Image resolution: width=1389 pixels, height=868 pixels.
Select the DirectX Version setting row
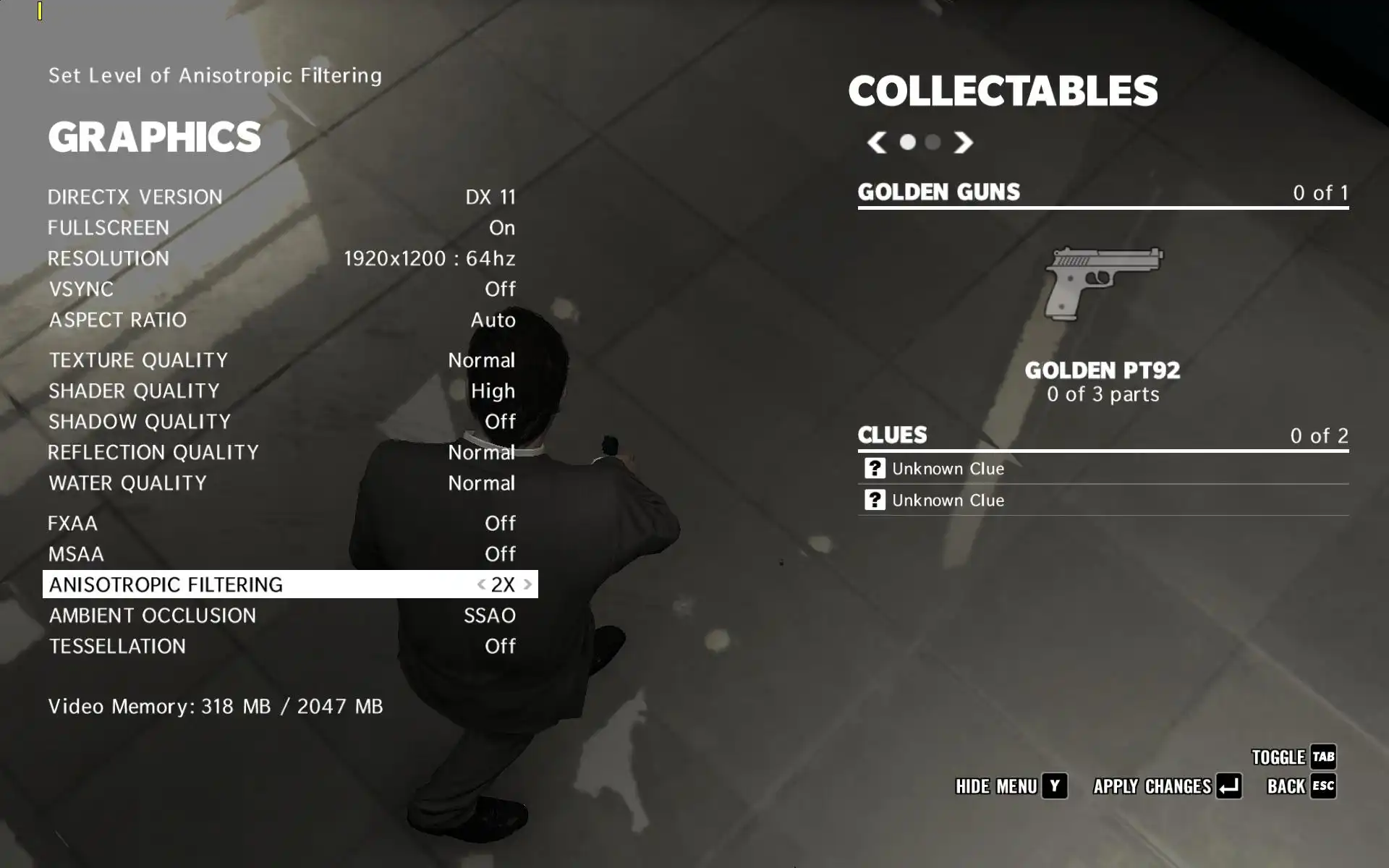click(x=282, y=197)
